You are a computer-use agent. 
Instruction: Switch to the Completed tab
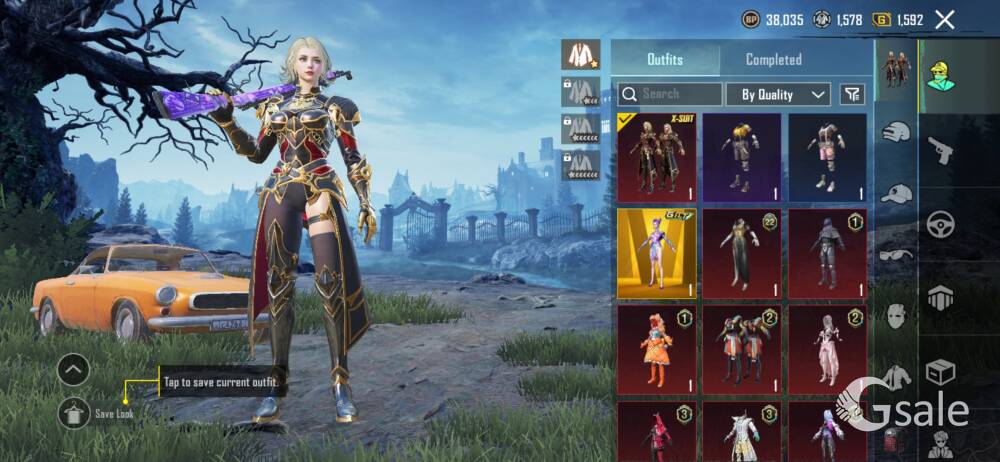click(773, 60)
